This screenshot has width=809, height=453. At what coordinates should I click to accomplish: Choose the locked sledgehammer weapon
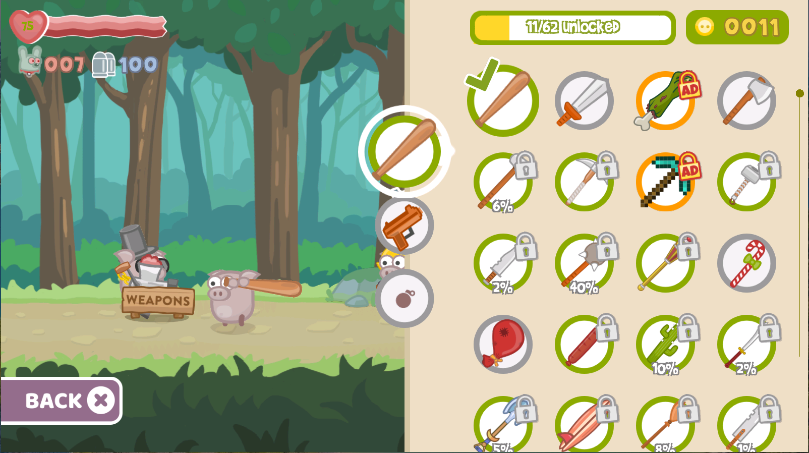point(746,181)
